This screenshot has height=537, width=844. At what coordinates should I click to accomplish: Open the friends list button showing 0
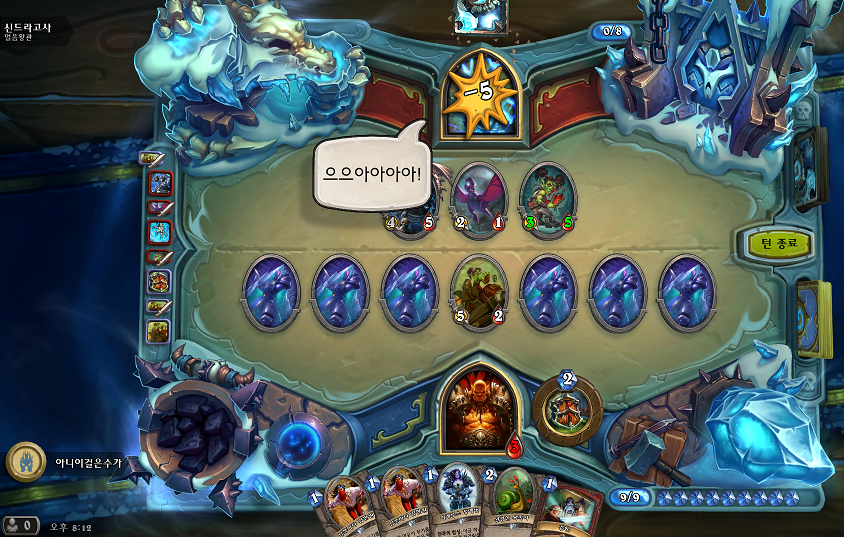[x=20, y=524]
